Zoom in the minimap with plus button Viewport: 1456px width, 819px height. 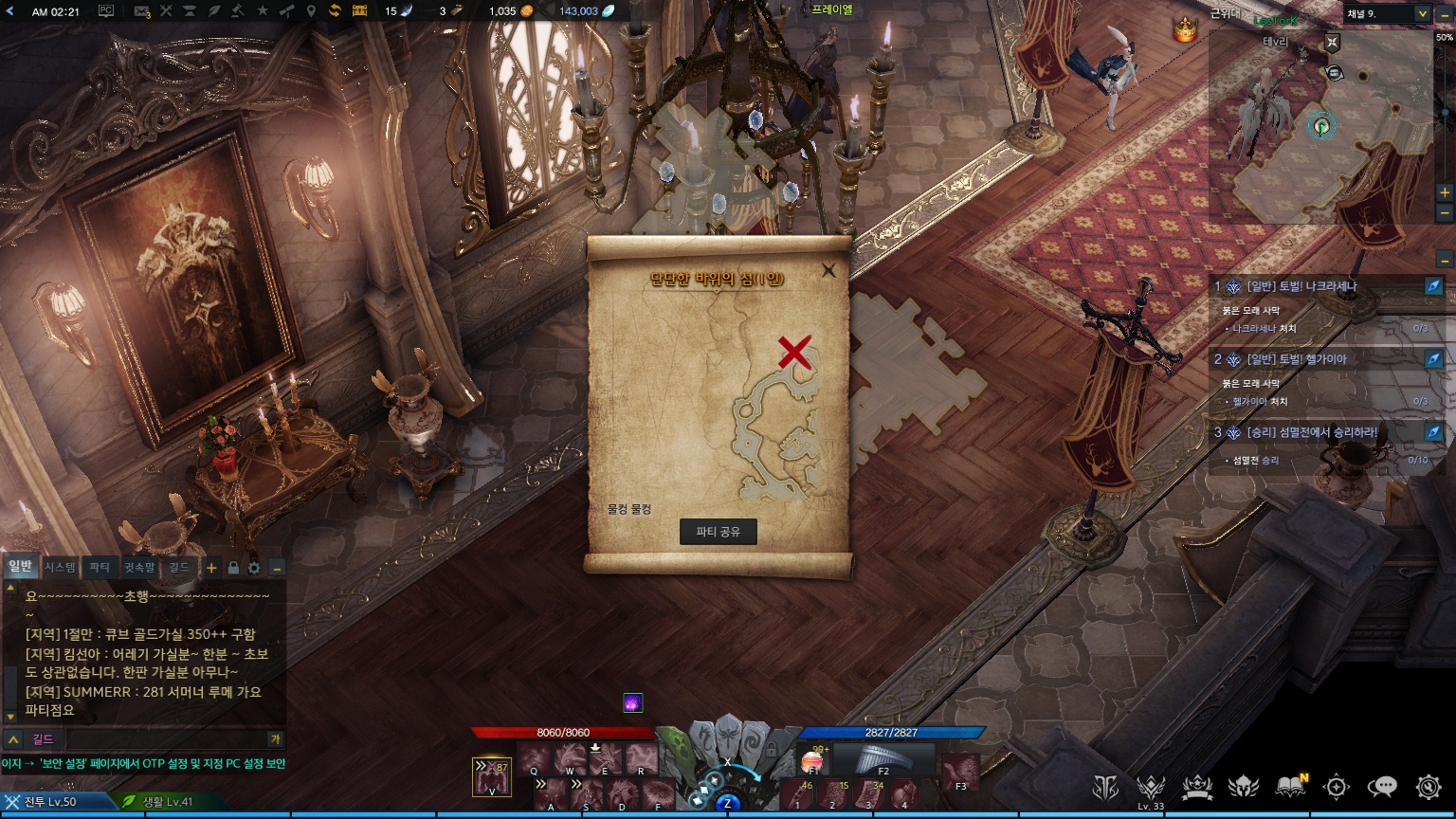tap(1445, 192)
